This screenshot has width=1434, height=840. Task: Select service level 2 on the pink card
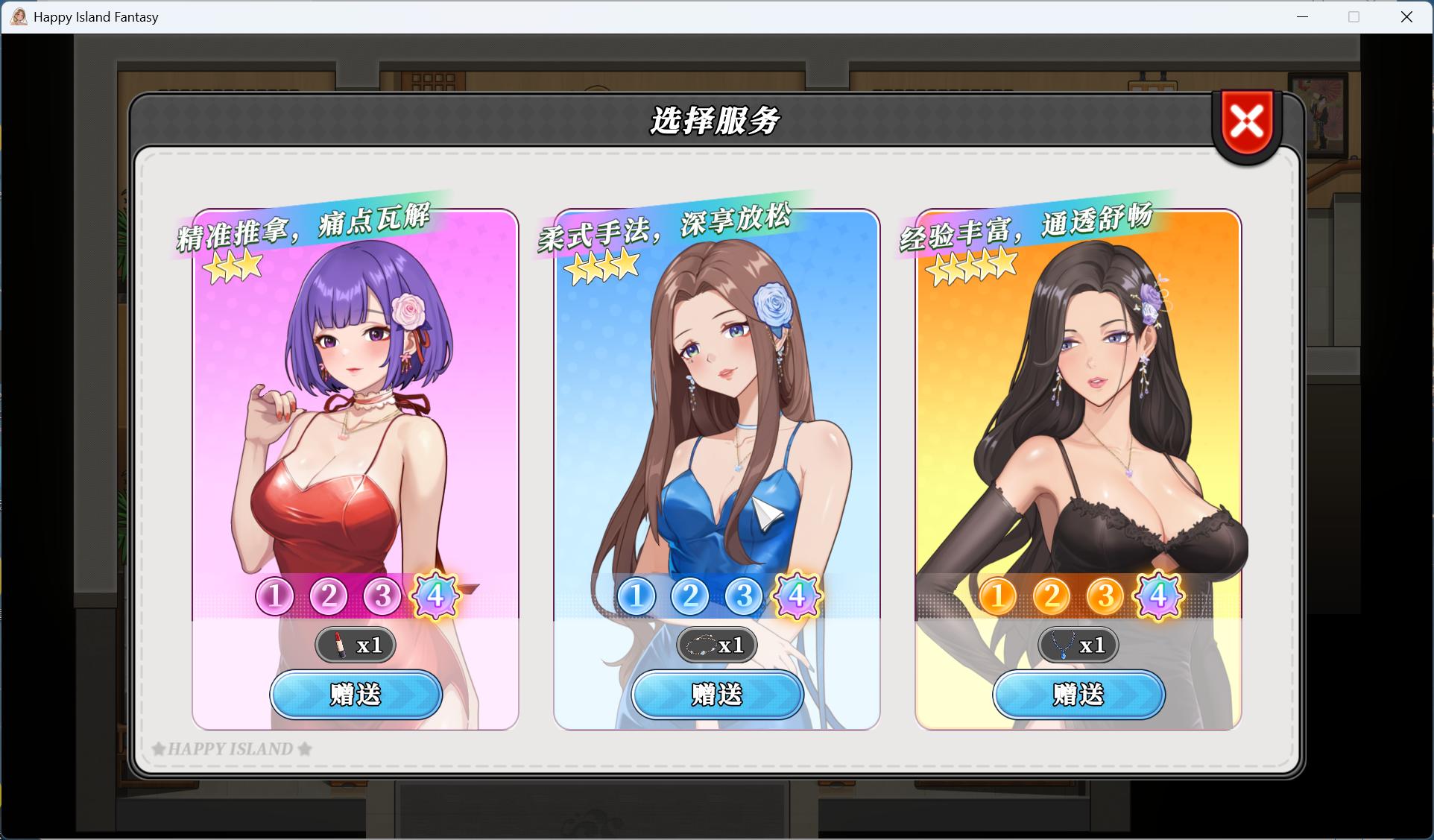(x=328, y=596)
